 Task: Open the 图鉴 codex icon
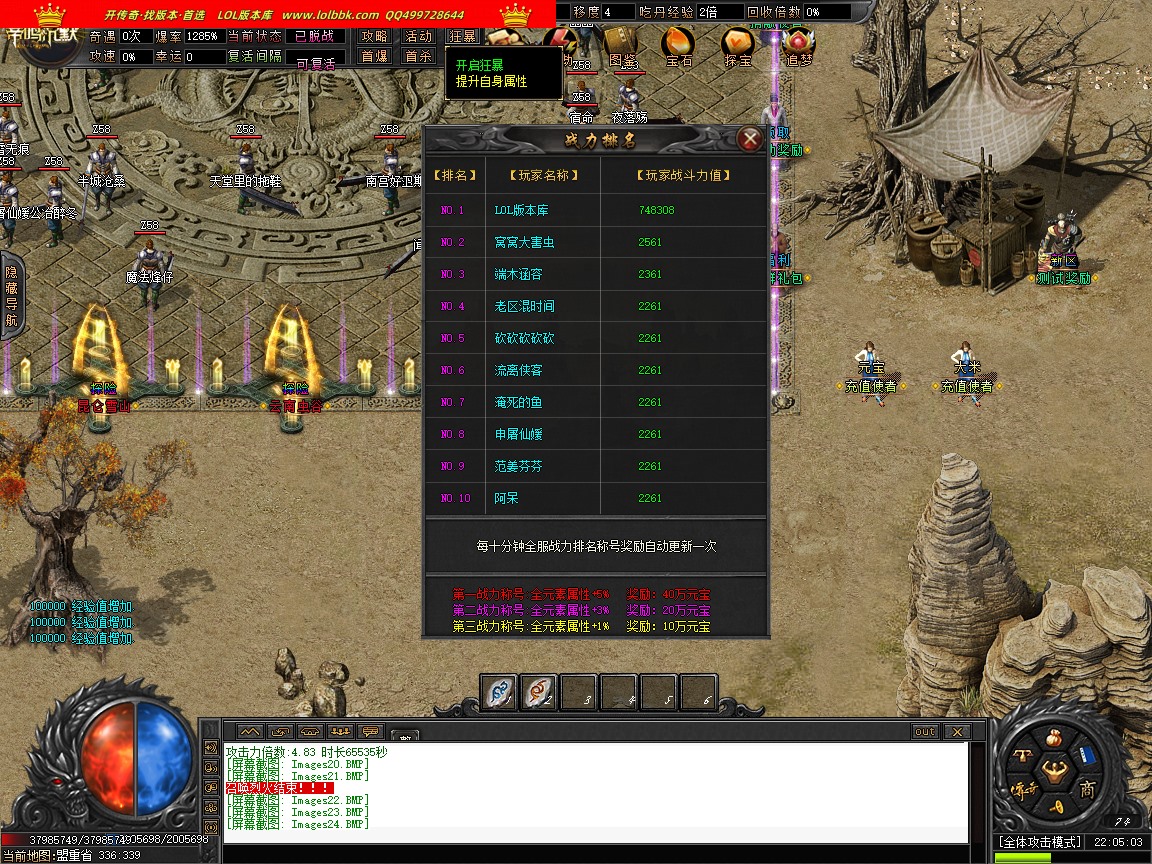622,45
